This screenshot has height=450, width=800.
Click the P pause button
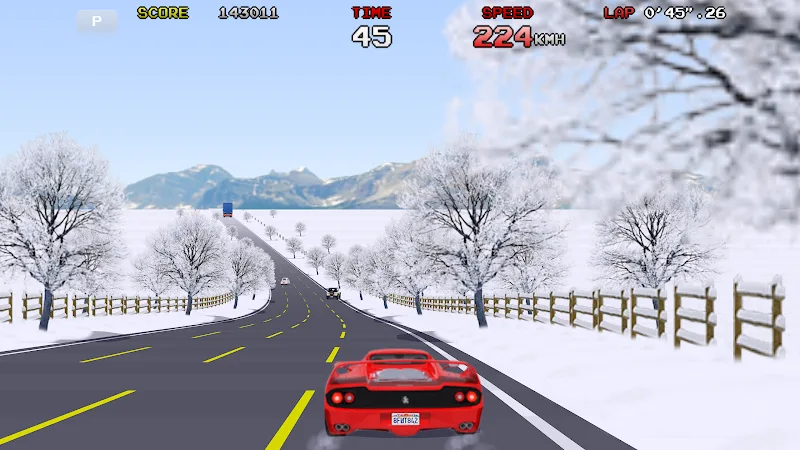(97, 20)
